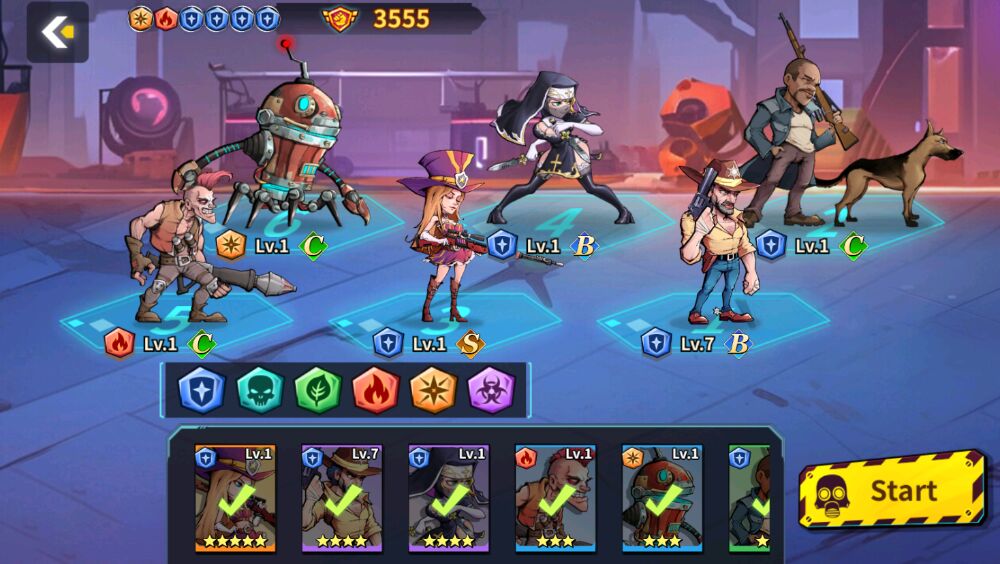Select the partially visible green hero card

pos(750,498)
